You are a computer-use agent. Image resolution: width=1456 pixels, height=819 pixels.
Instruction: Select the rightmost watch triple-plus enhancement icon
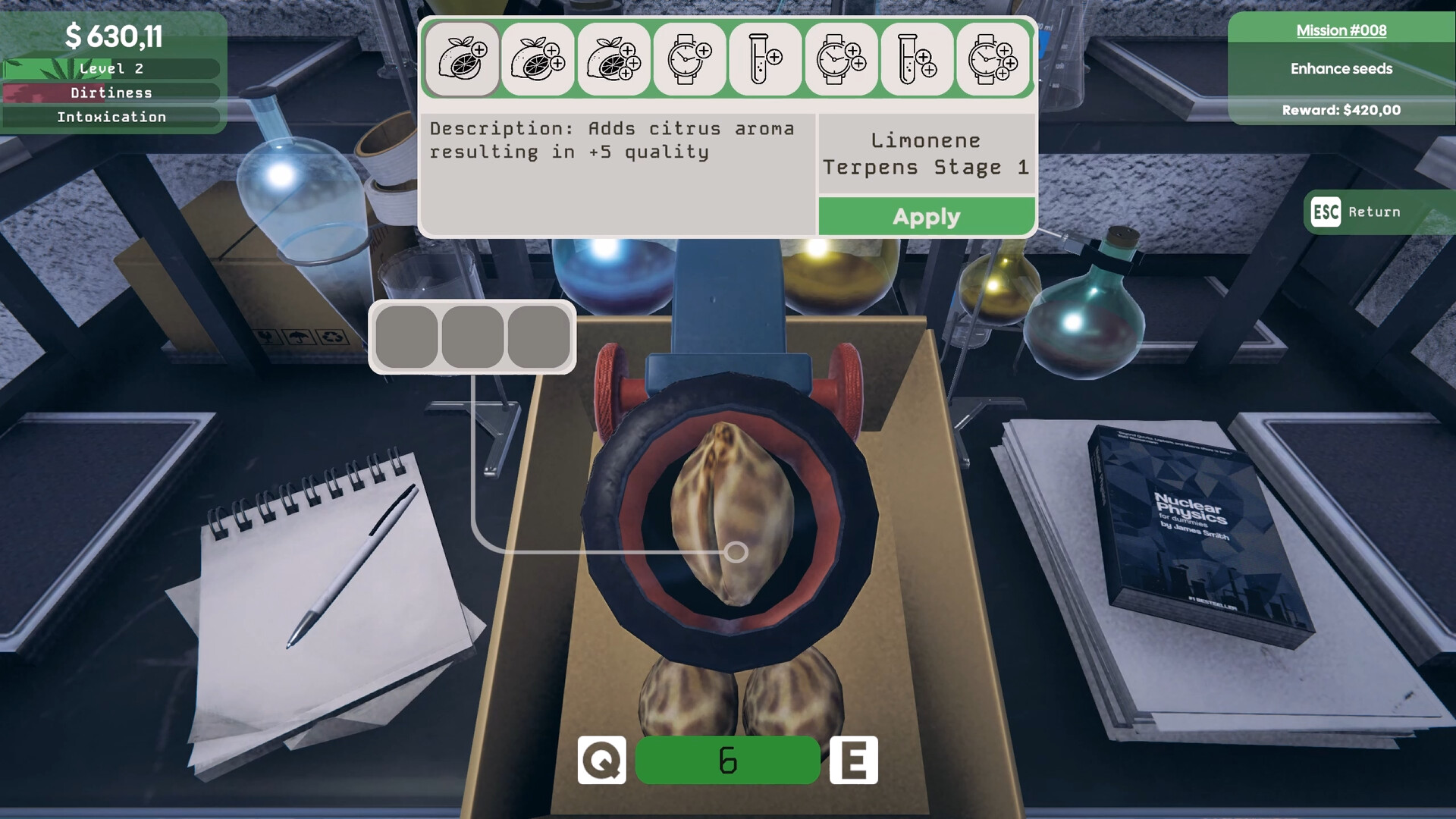pyautogui.click(x=993, y=58)
